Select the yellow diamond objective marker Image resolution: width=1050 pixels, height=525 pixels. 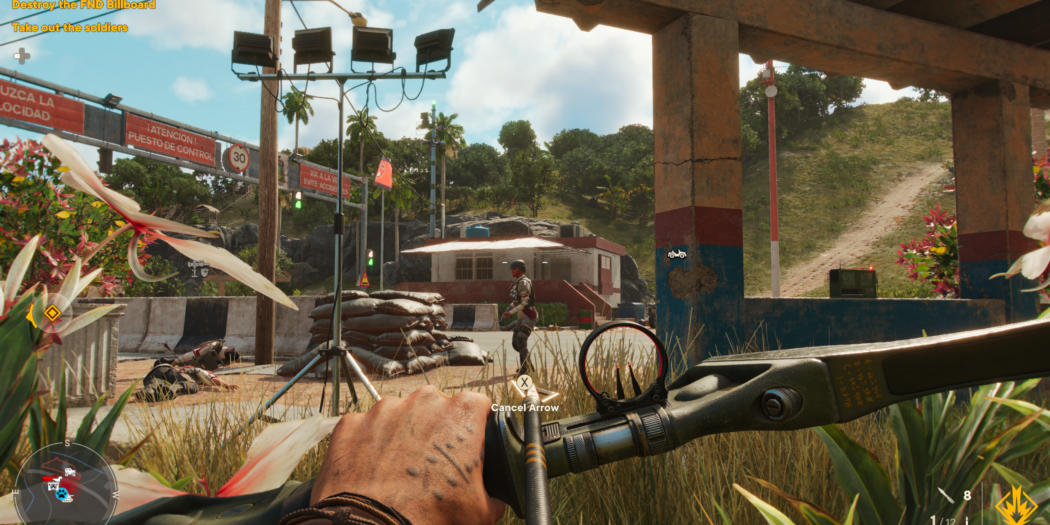click(52, 313)
